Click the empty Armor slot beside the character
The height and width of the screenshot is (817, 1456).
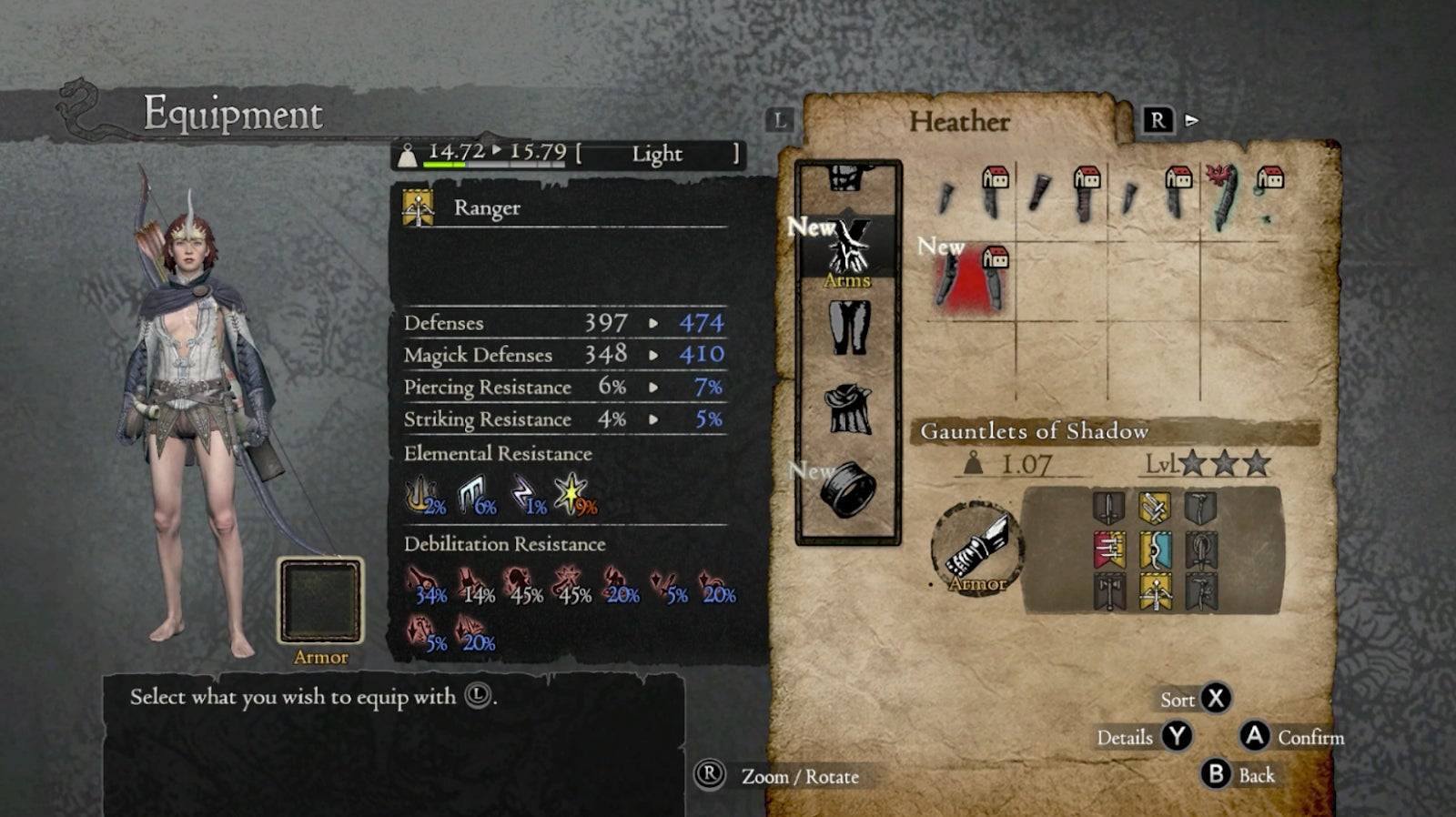320,601
